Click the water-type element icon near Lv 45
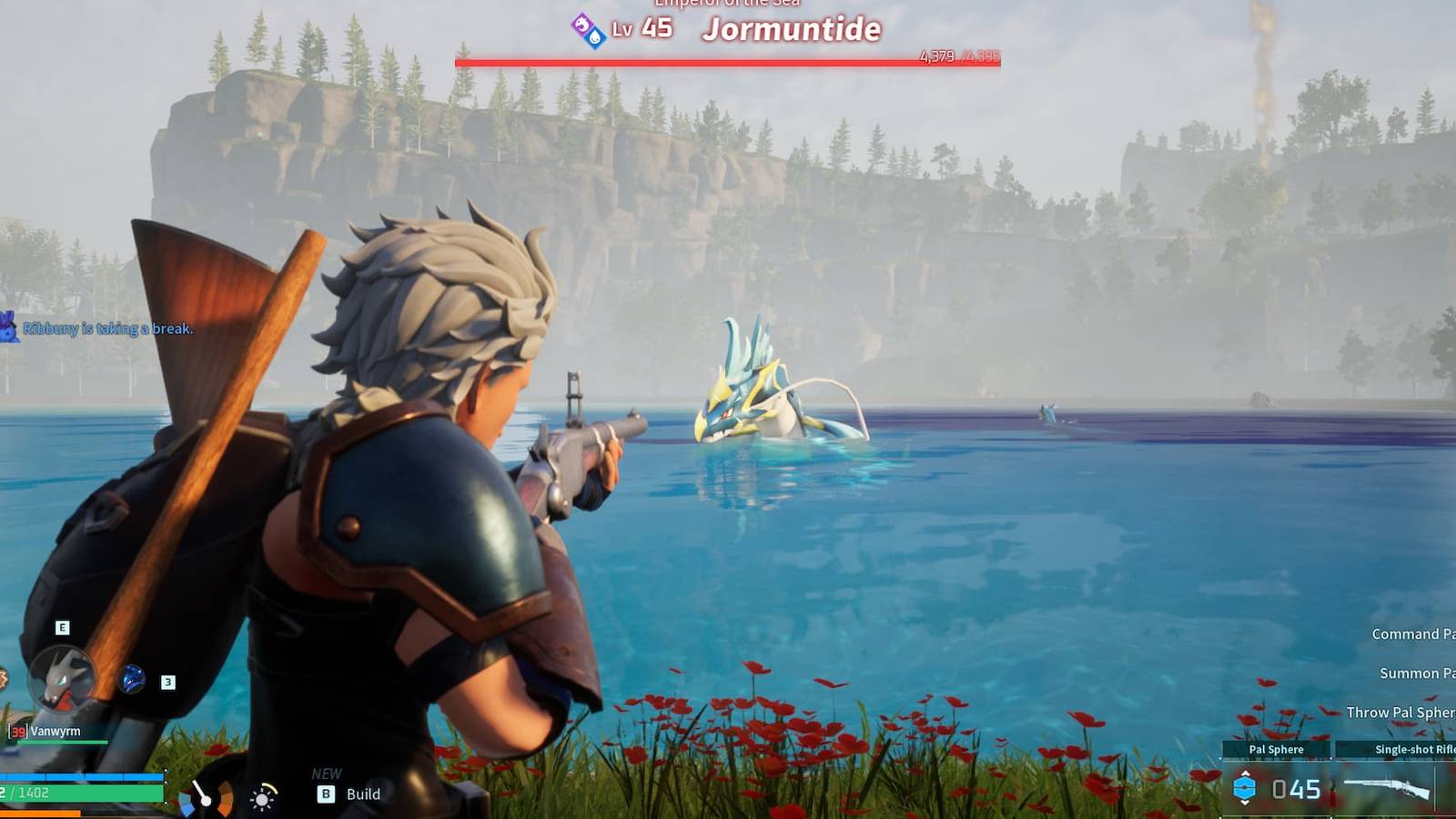Viewport: 1456px width, 819px height. click(x=594, y=37)
